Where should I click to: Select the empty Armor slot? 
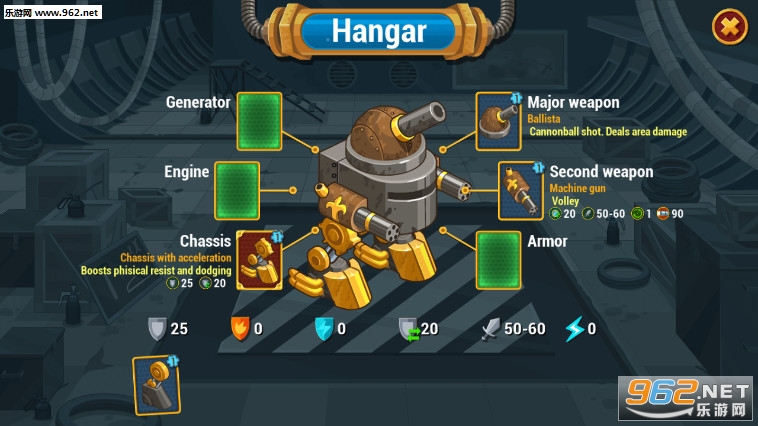pyautogui.click(x=498, y=260)
